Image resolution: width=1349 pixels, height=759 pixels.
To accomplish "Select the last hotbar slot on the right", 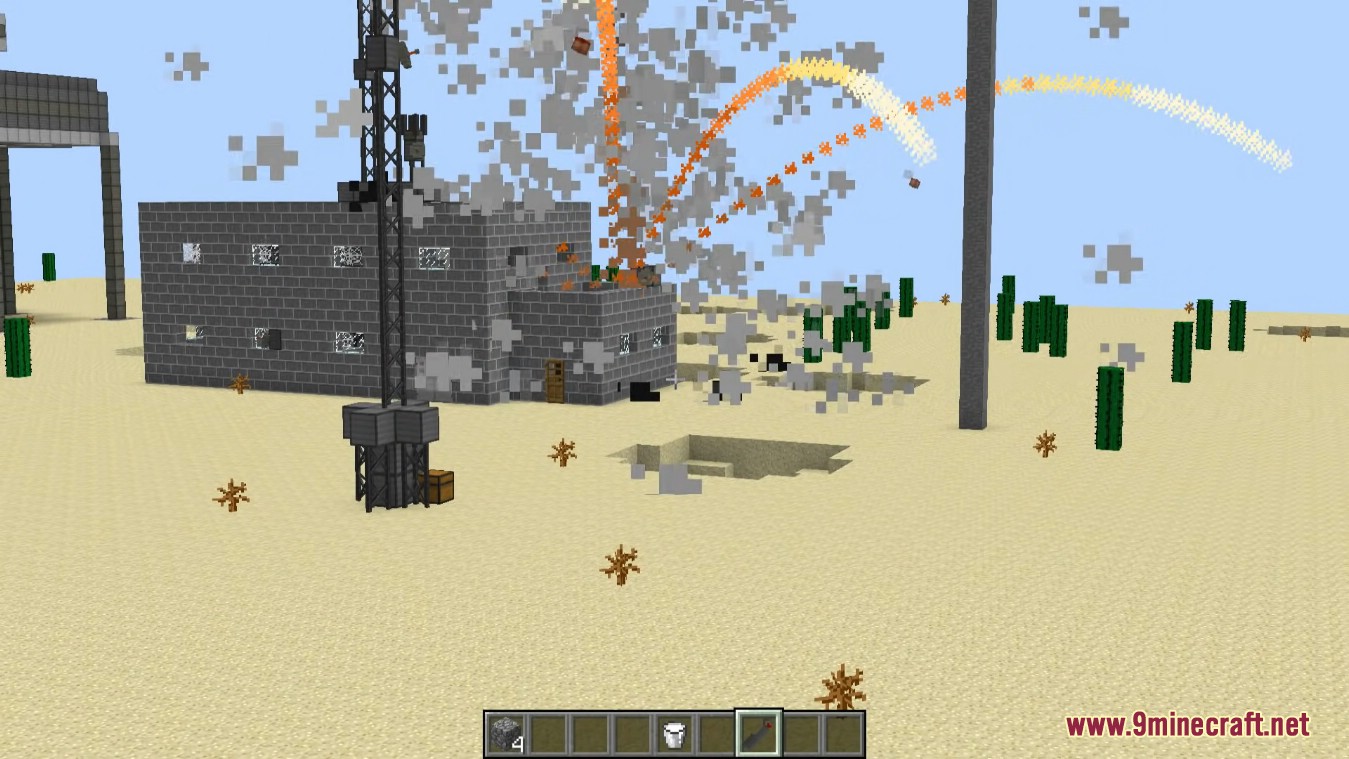I will click(x=841, y=732).
